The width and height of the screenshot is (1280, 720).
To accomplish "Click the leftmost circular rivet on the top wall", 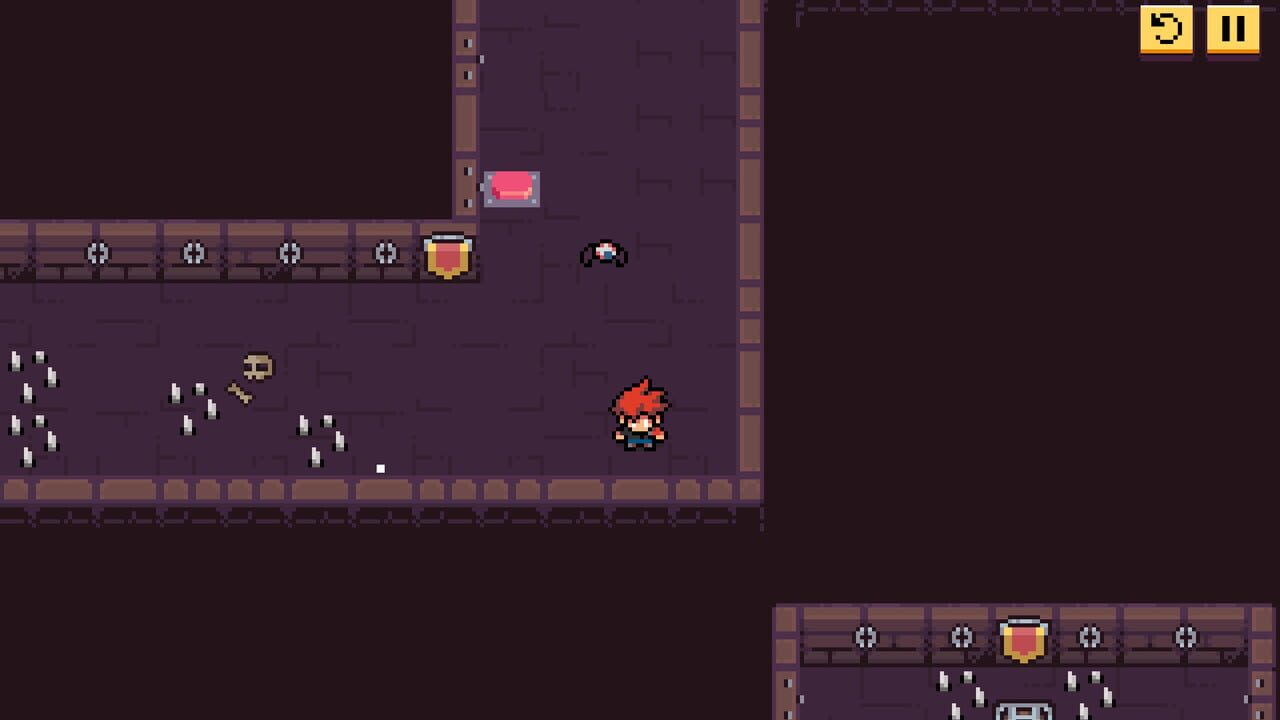I will [97, 253].
